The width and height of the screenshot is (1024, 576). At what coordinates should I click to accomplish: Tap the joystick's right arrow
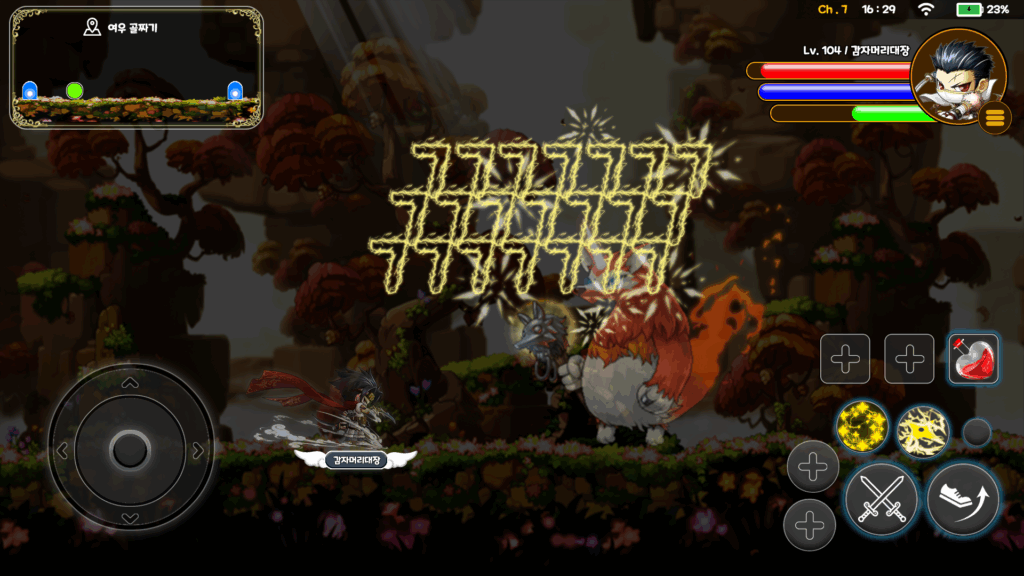pyautogui.click(x=198, y=450)
